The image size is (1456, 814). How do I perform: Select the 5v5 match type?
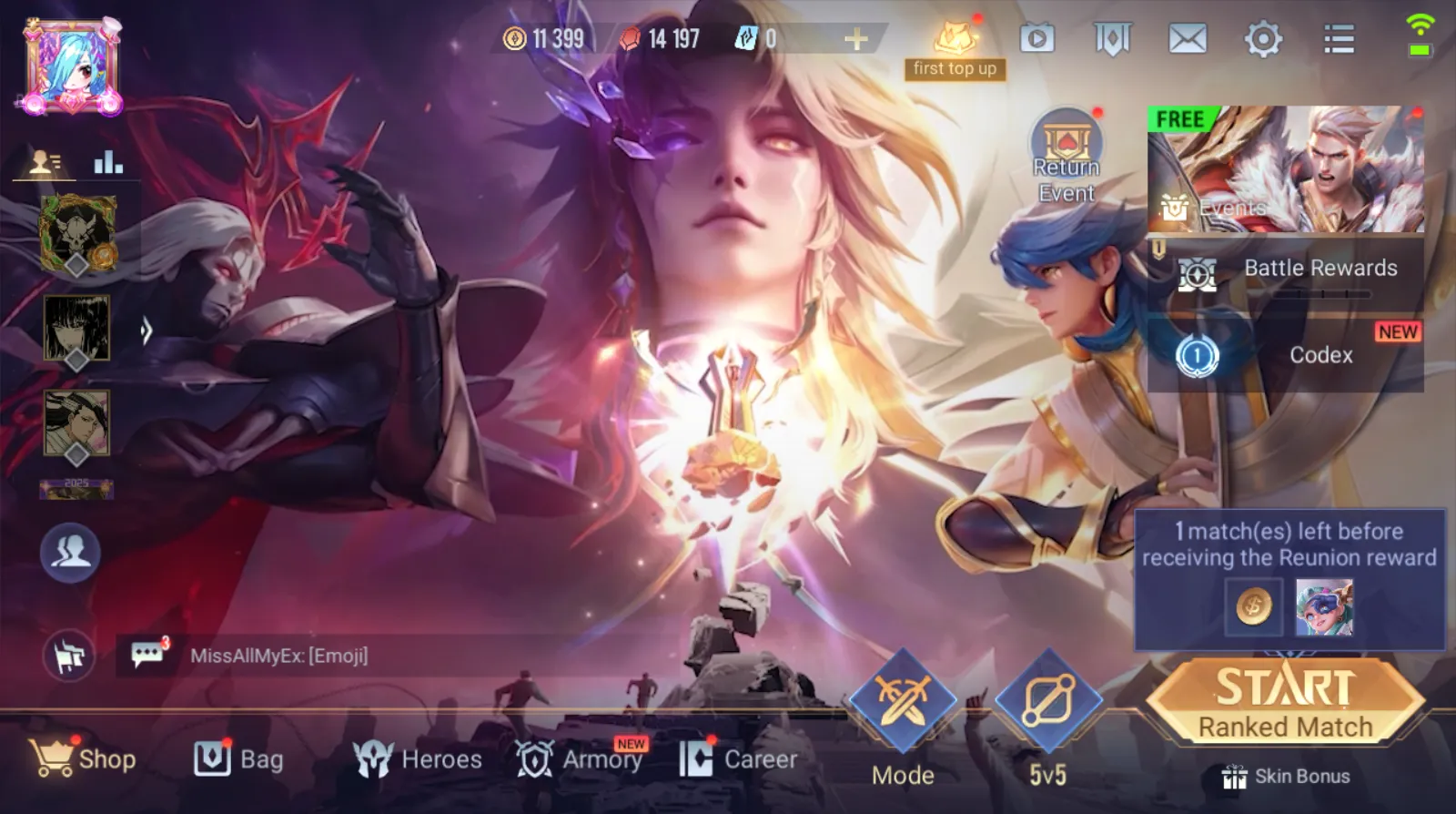pos(1048,717)
